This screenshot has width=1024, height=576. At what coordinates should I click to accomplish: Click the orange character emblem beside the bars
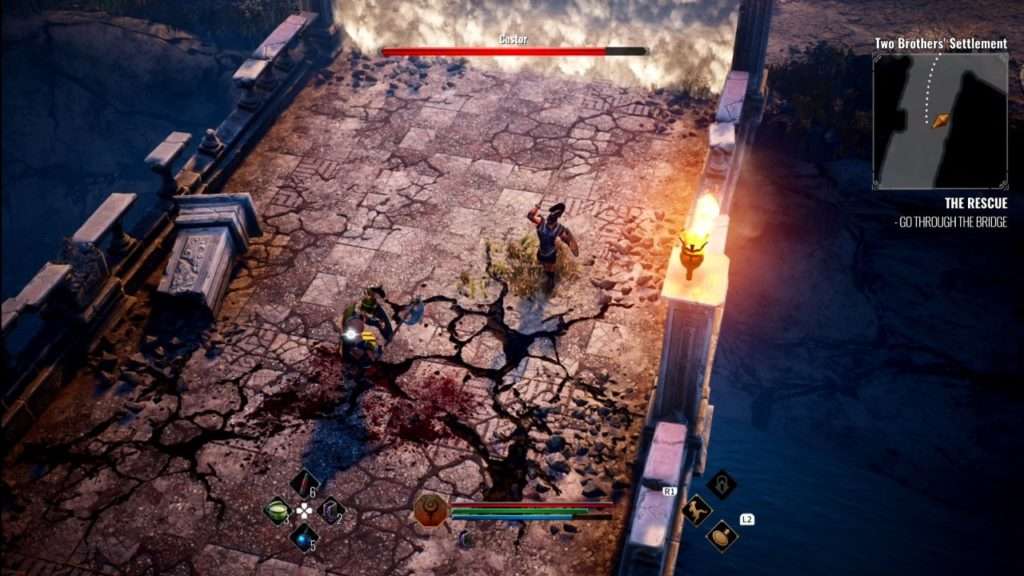click(431, 510)
